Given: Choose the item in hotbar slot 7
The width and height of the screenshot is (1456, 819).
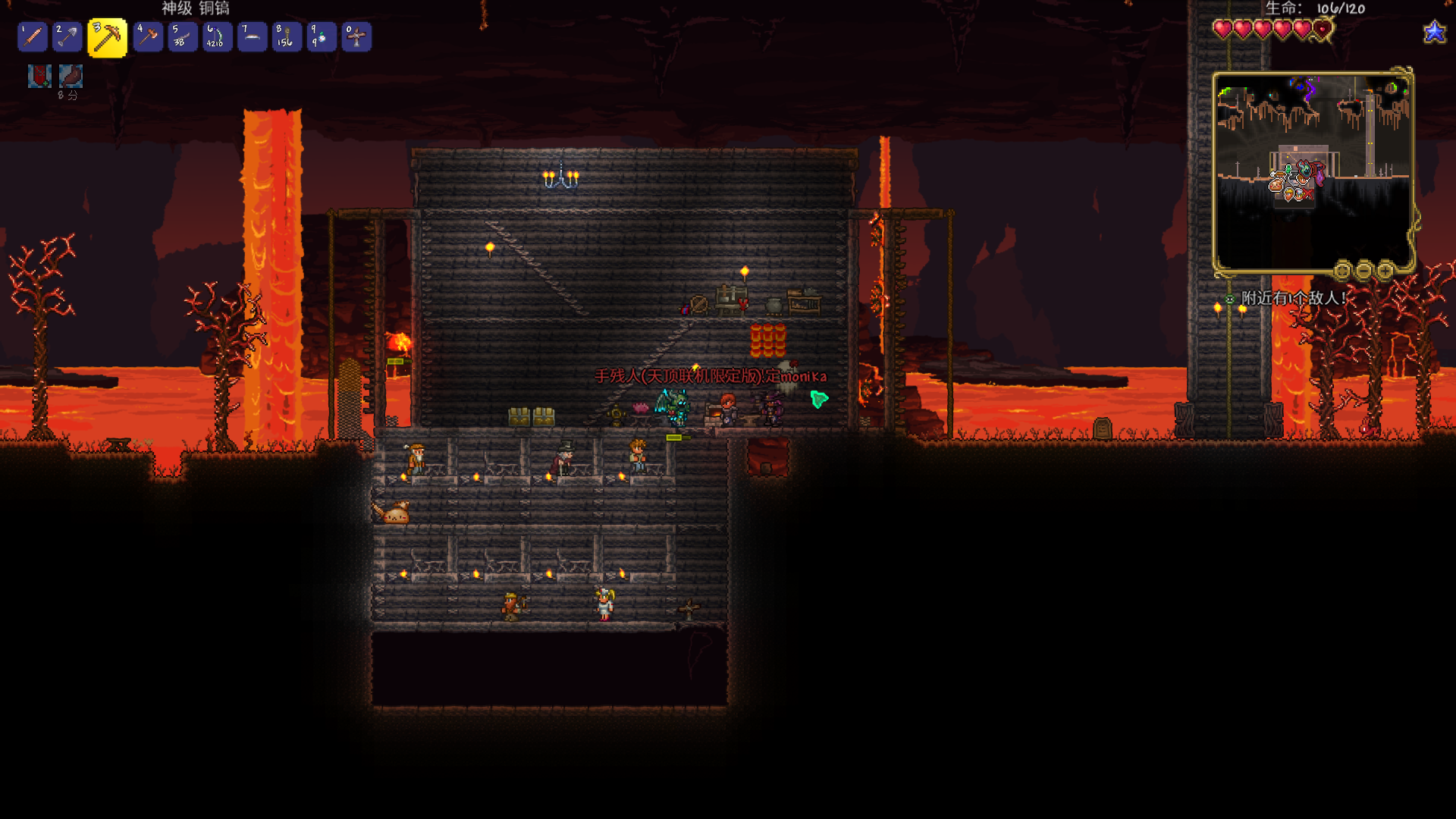Looking at the screenshot, I should point(253,36).
